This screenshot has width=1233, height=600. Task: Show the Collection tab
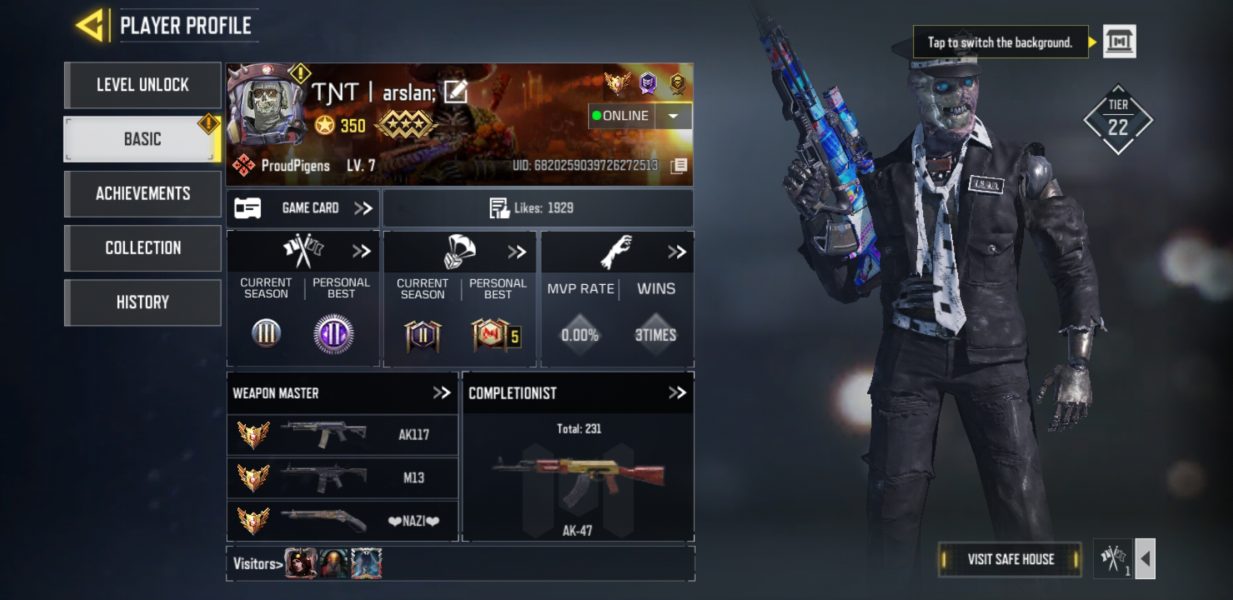coord(142,247)
